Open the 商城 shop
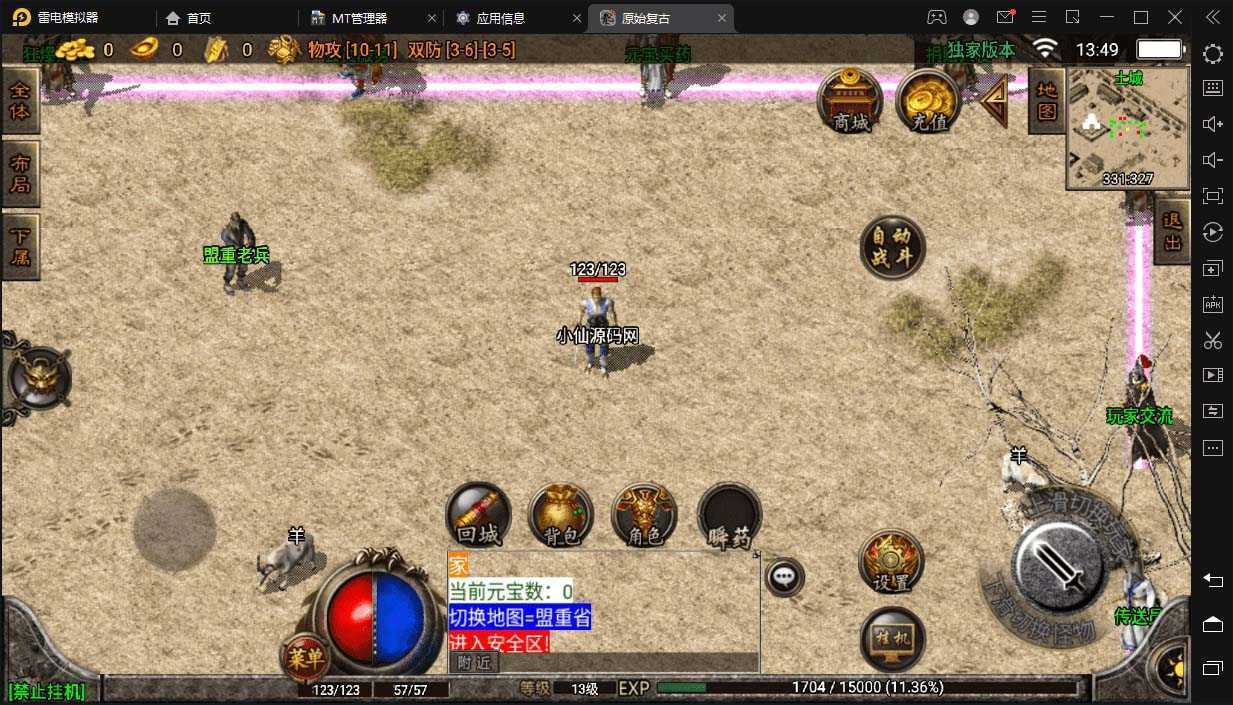 click(850, 100)
